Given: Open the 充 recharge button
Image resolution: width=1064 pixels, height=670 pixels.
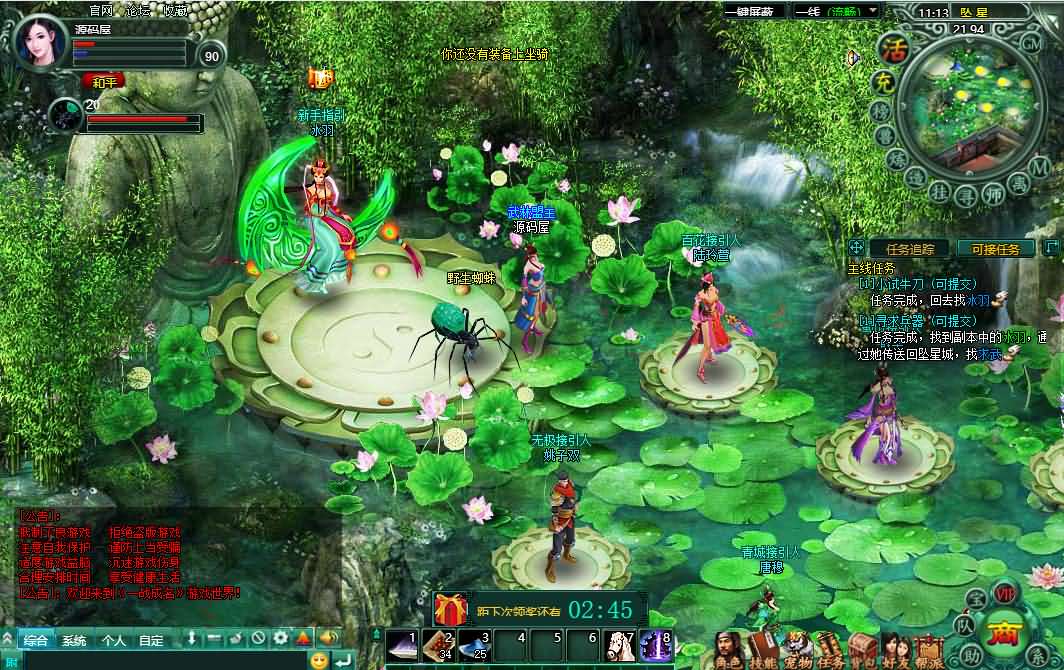Looking at the screenshot, I should 882,84.
